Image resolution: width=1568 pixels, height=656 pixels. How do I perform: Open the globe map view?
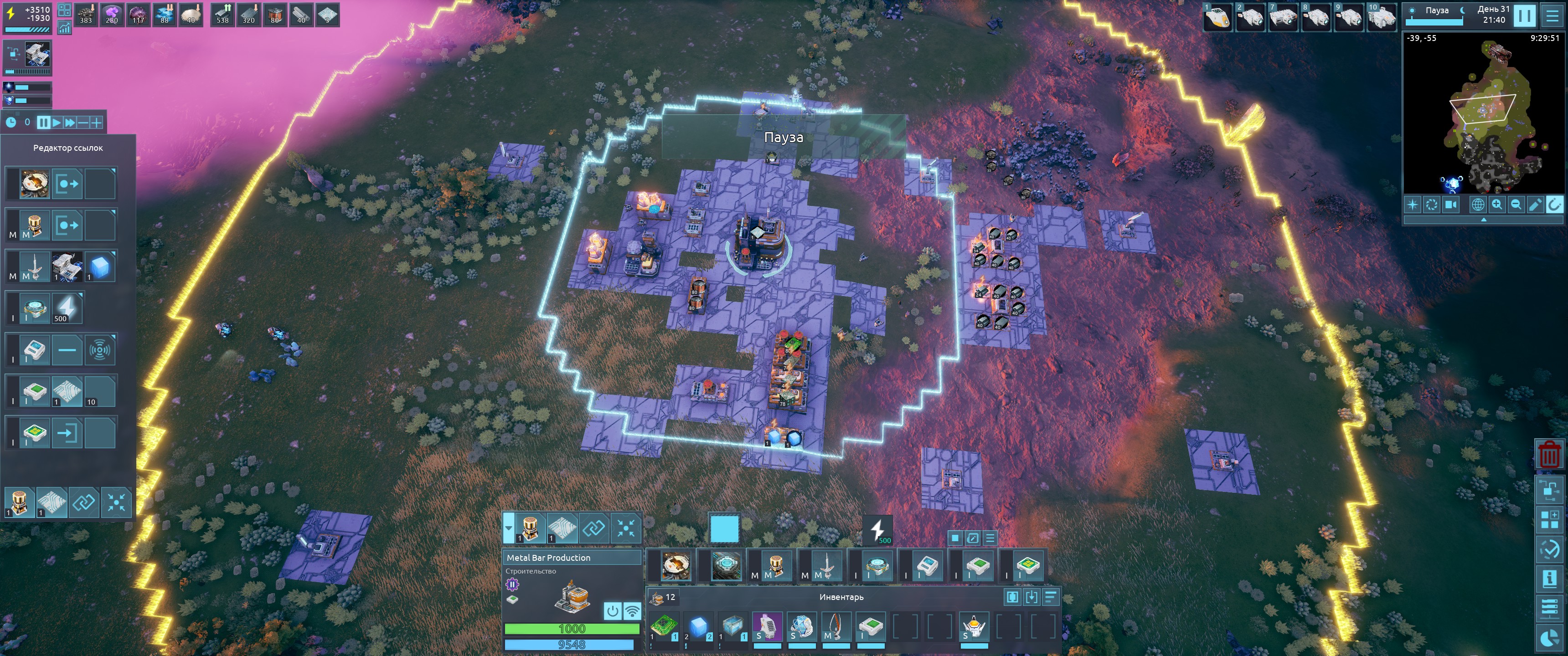[1477, 205]
